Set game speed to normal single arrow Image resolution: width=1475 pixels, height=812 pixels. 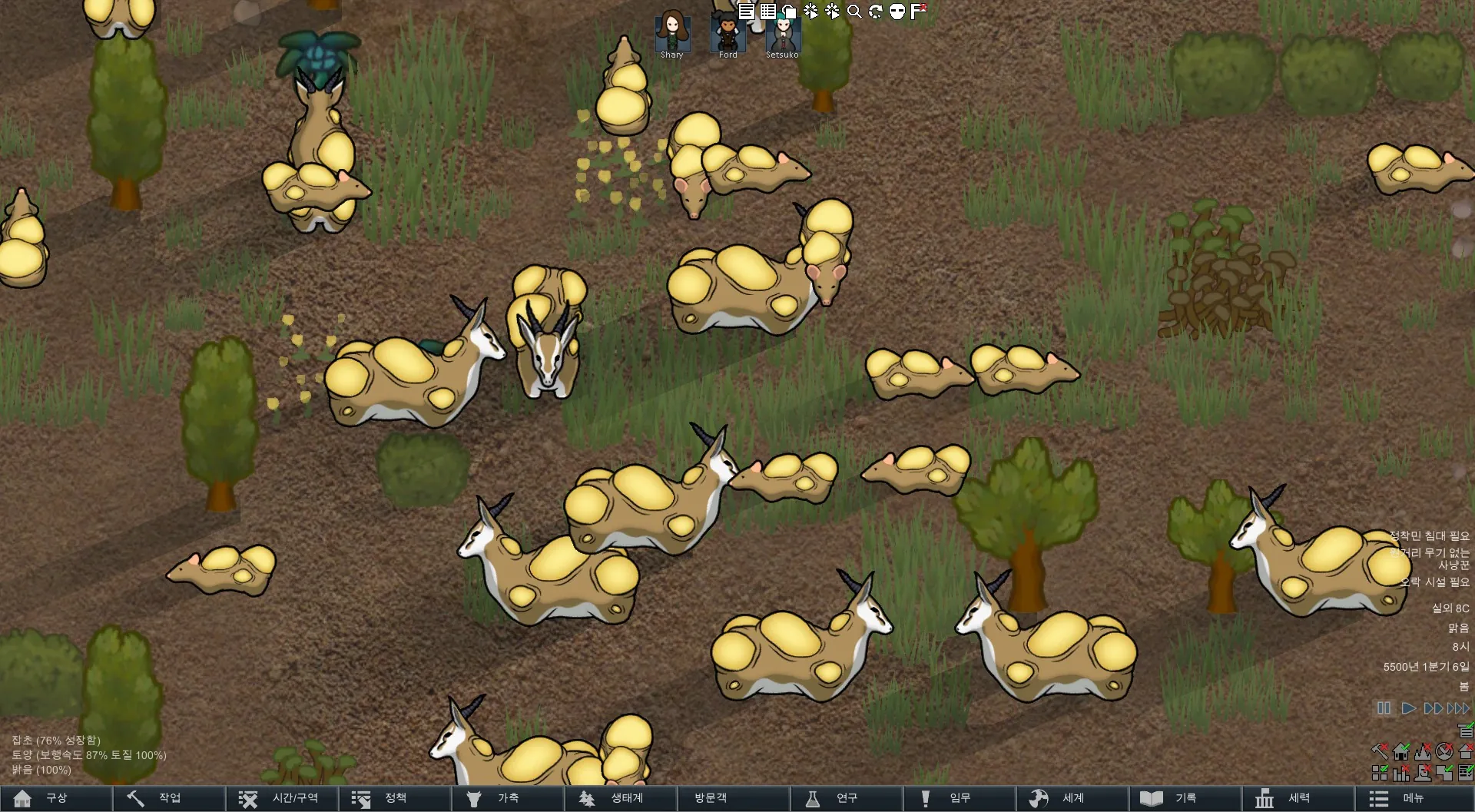tap(1408, 708)
